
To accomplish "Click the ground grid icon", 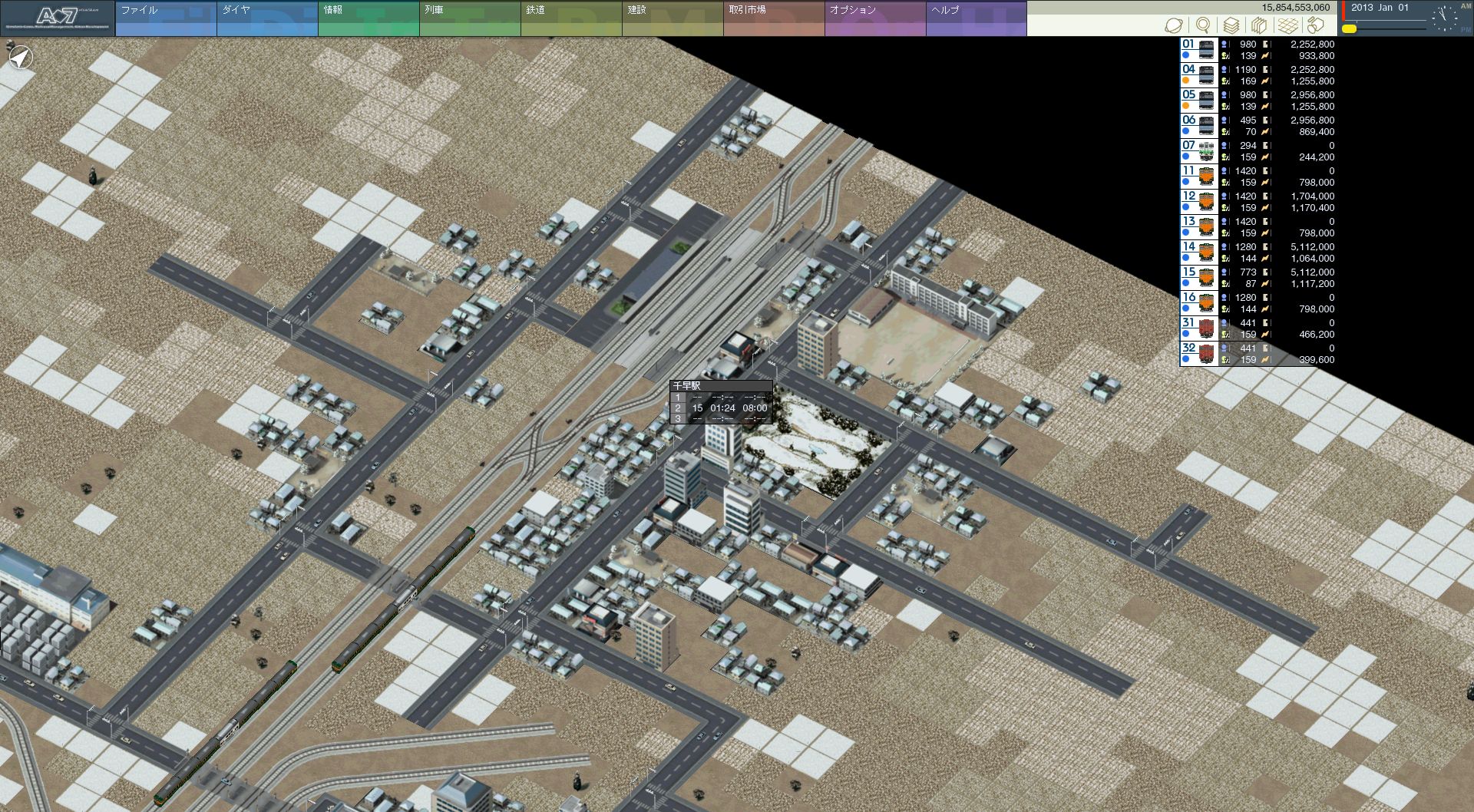I will point(1288,25).
